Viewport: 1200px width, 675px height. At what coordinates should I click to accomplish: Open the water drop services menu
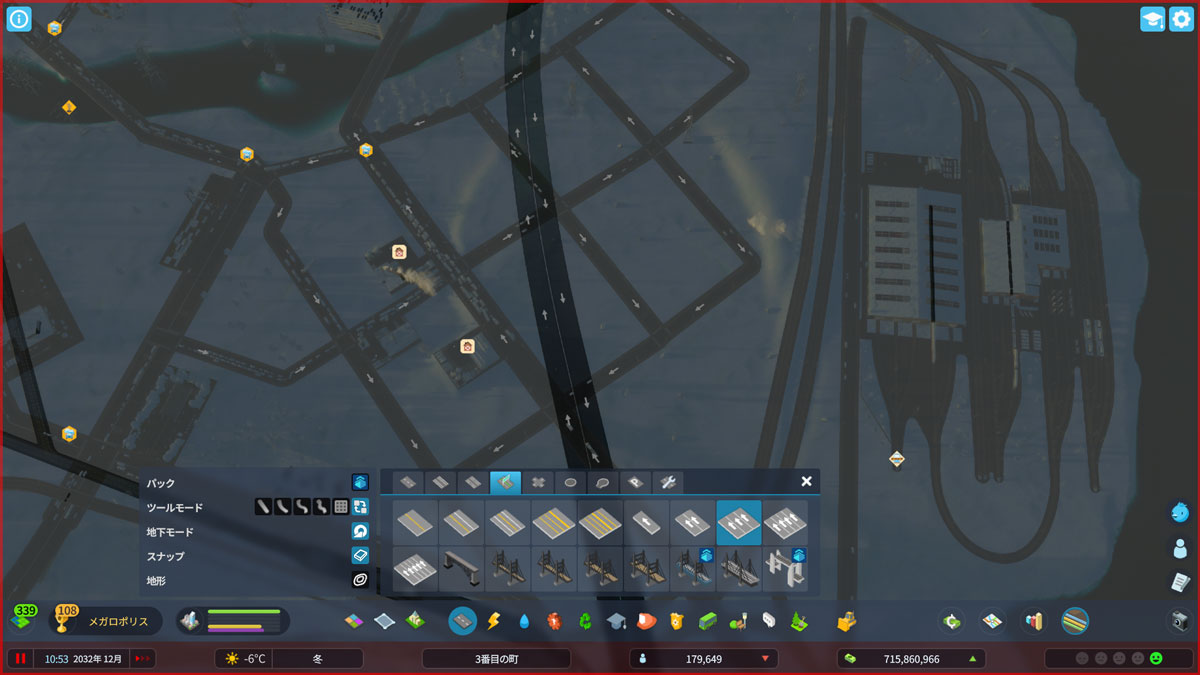524,621
